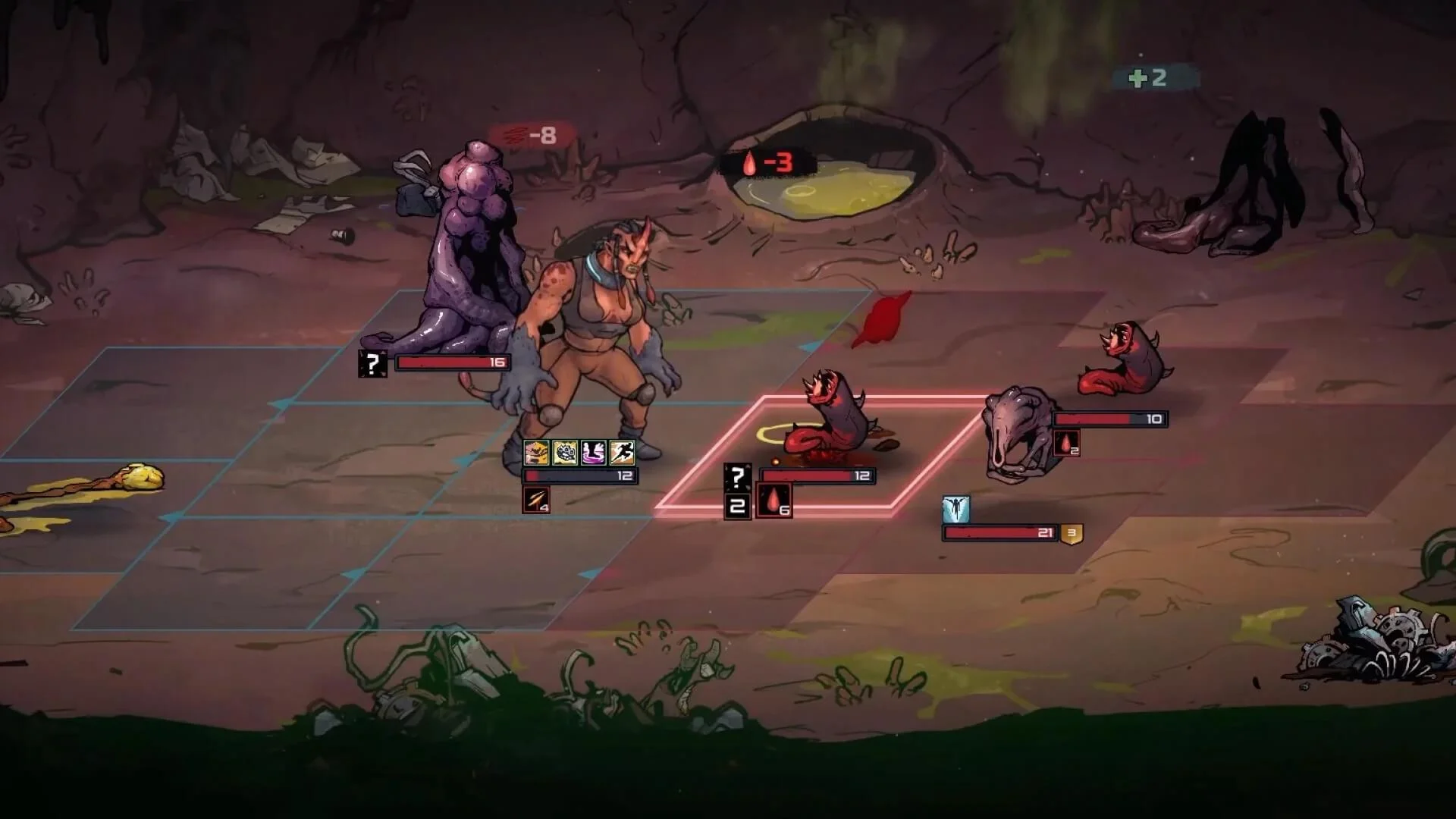1456x819 pixels.
Task: Activate the purple swirl ability icon
Action: point(593,453)
